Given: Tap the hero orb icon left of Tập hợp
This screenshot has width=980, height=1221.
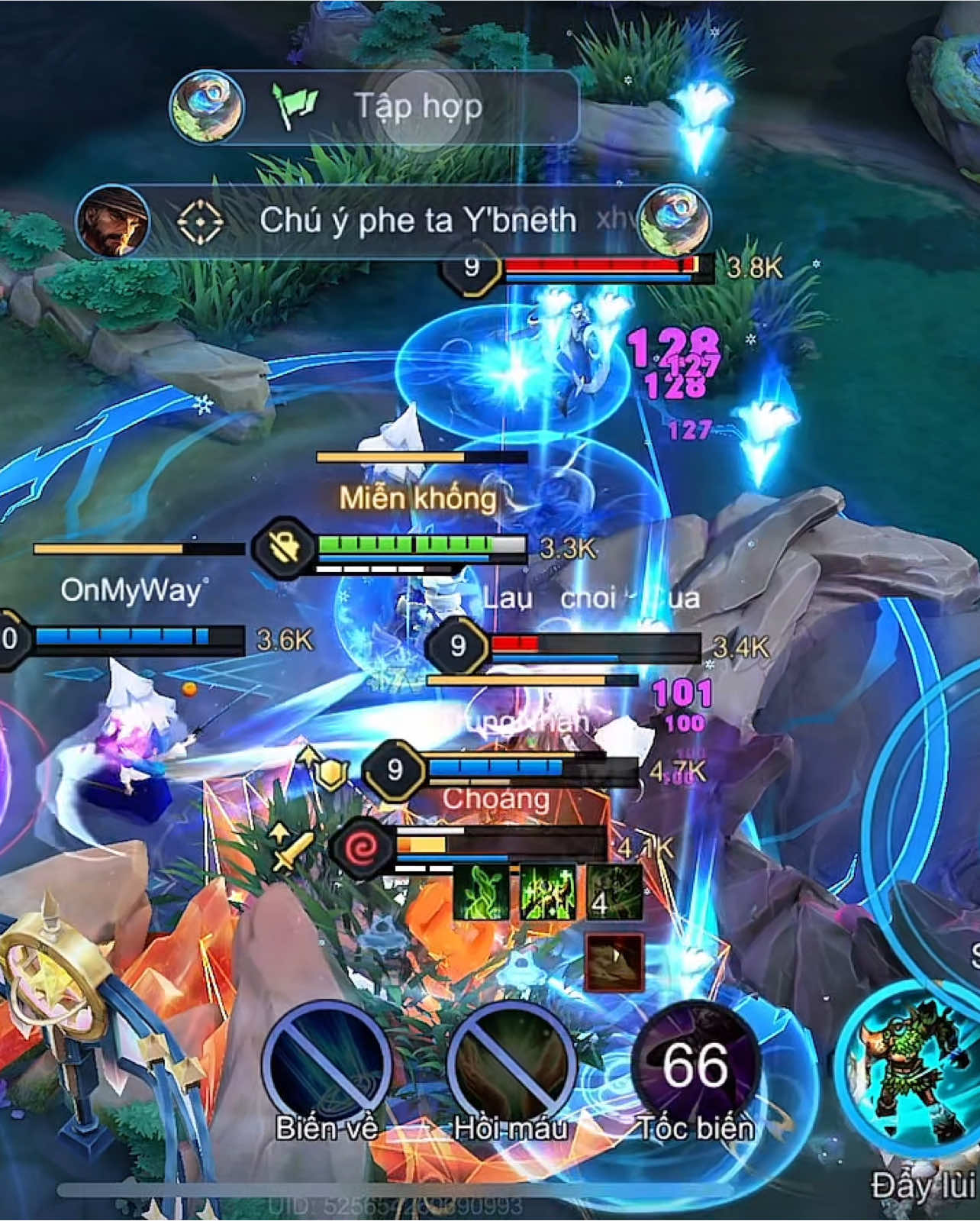Looking at the screenshot, I should point(206,106).
